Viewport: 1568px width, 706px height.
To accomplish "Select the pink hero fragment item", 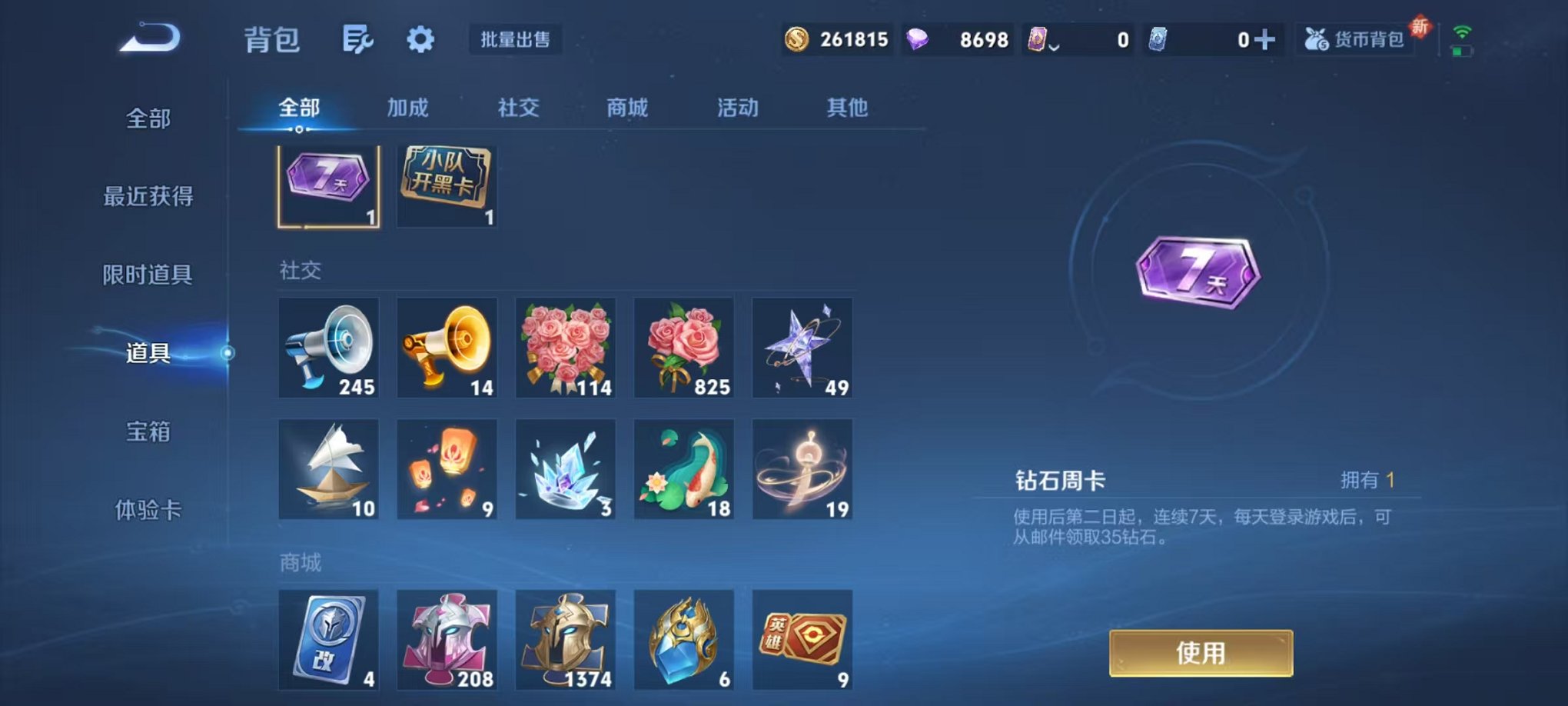I will click(x=447, y=638).
